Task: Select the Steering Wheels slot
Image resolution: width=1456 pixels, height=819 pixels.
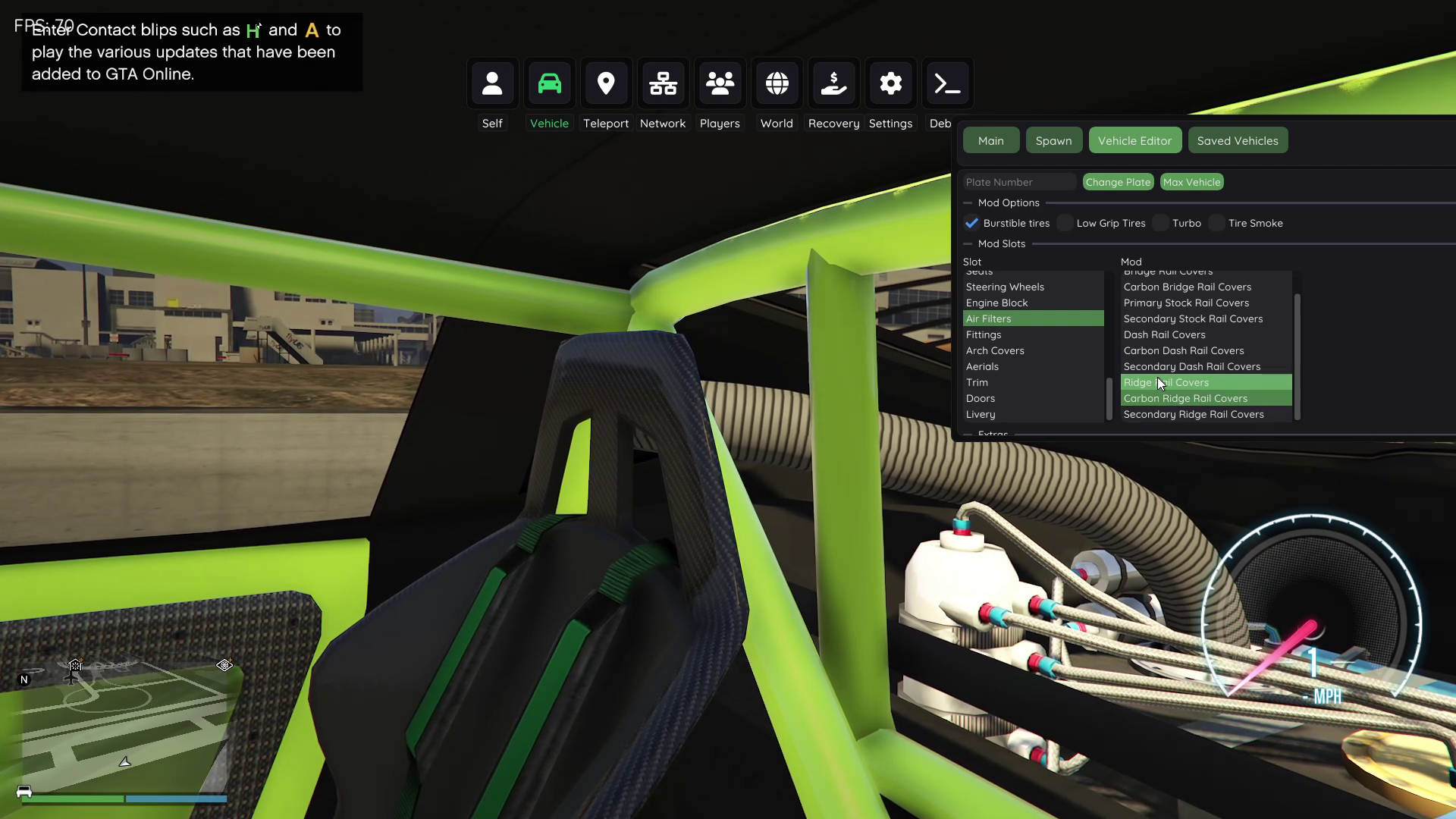Action: (x=1005, y=287)
